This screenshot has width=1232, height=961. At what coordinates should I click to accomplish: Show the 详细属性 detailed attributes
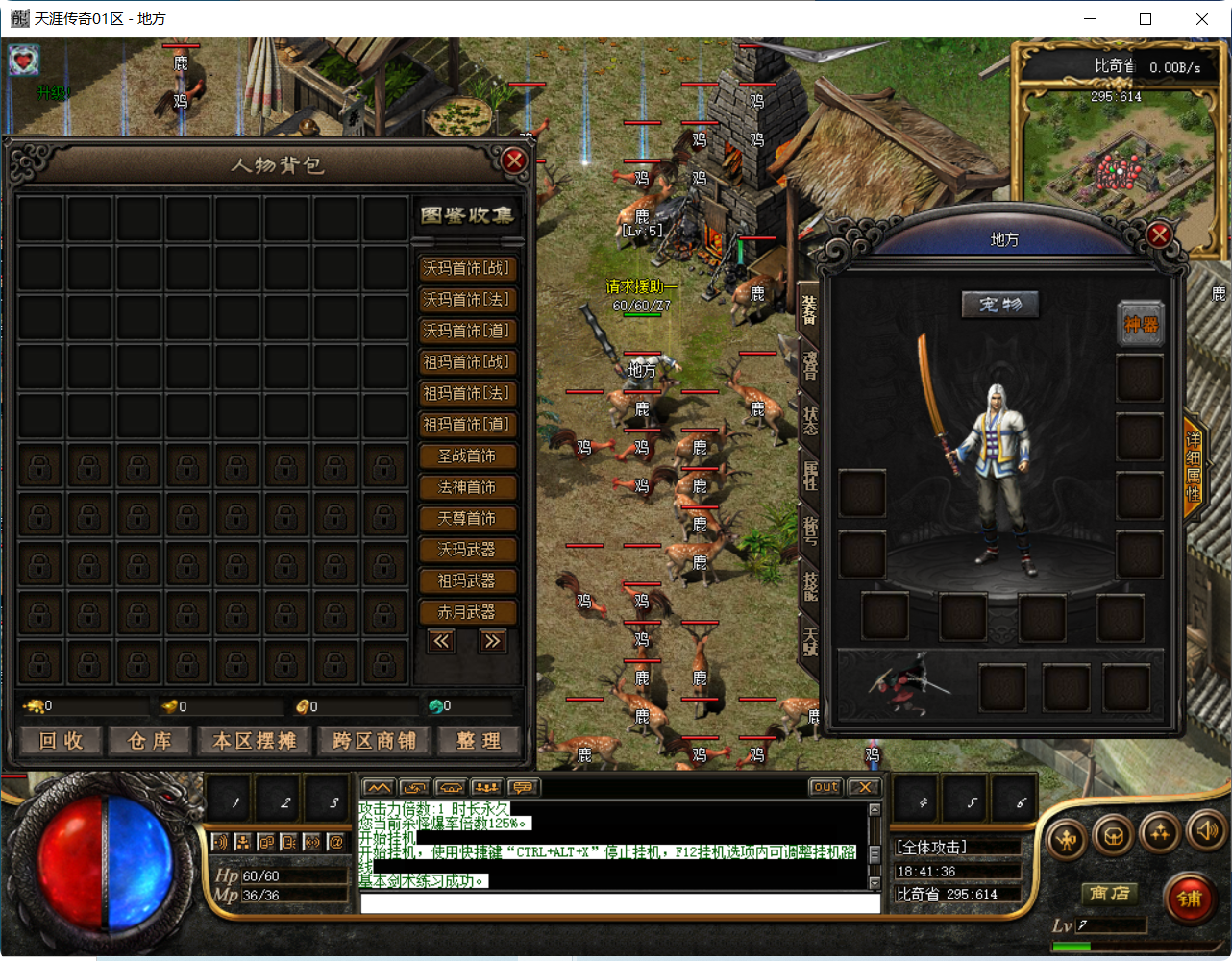pos(1193,466)
